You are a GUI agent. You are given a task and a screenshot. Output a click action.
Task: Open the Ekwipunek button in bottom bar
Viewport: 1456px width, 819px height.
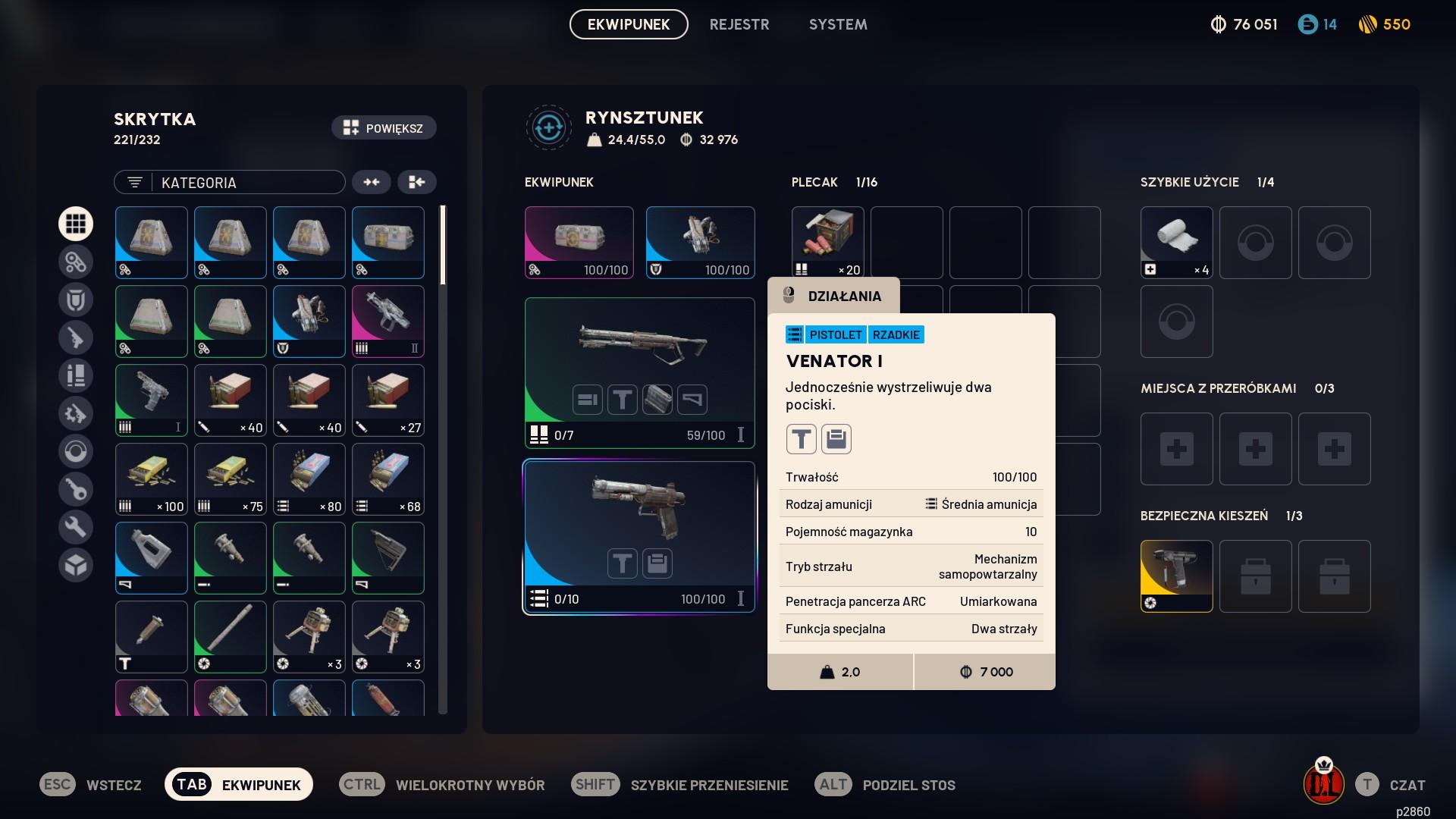click(239, 785)
